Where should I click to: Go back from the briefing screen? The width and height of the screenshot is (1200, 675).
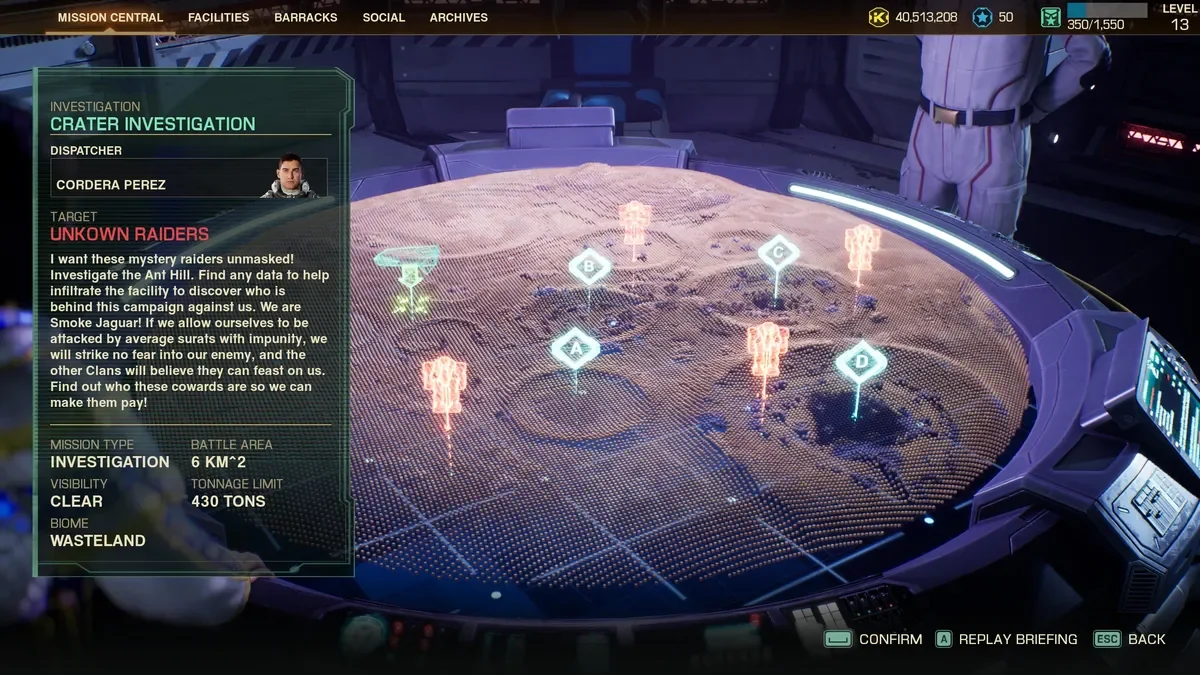click(1130, 639)
